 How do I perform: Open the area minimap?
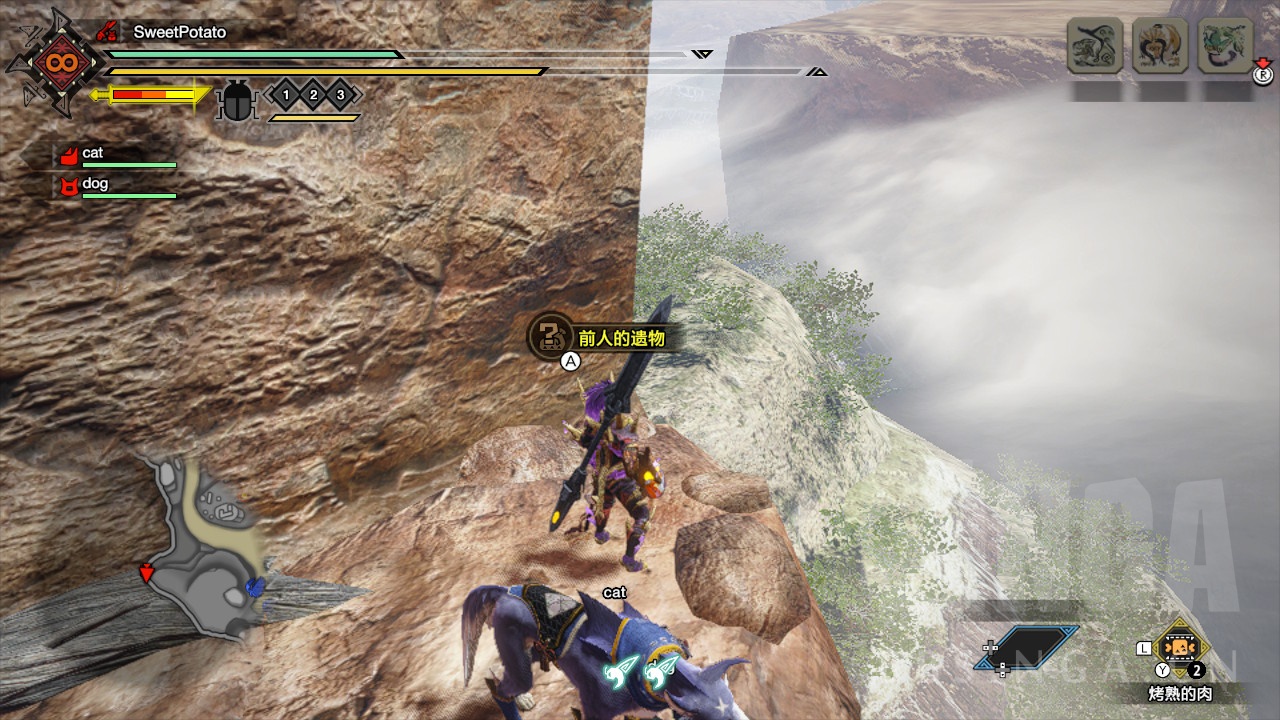point(203,546)
